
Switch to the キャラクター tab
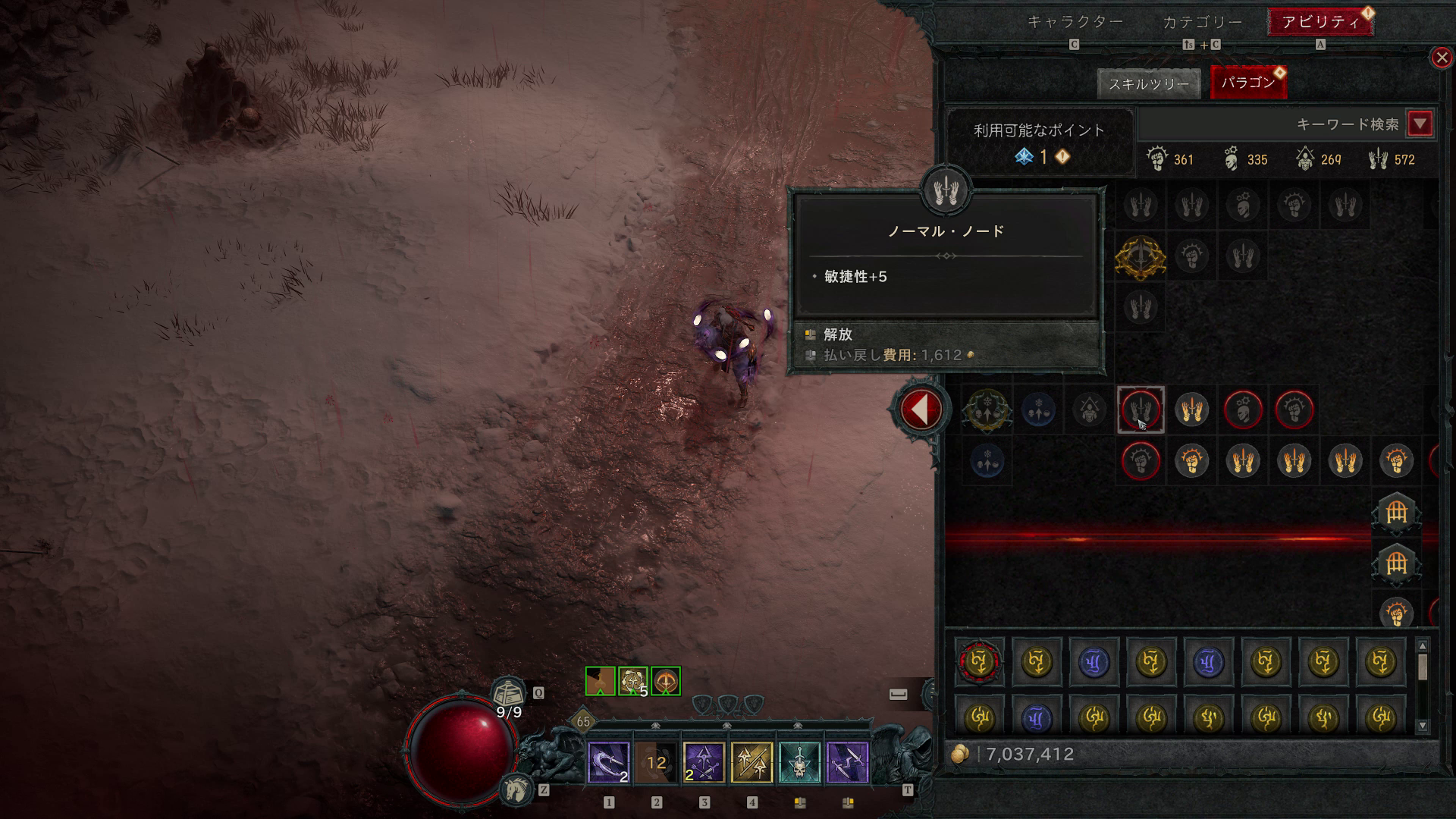(1075, 22)
